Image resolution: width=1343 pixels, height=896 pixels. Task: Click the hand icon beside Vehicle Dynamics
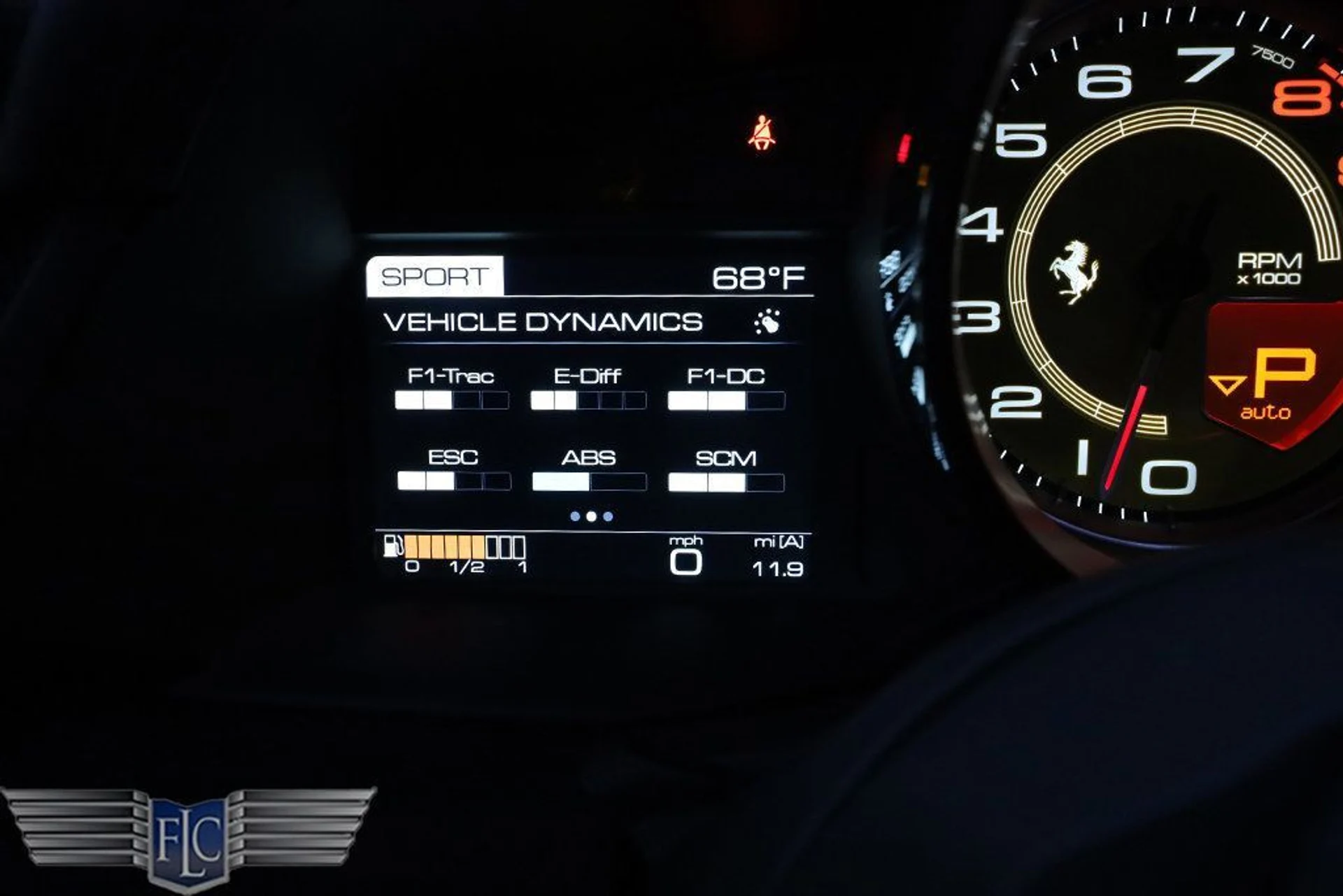tap(768, 322)
